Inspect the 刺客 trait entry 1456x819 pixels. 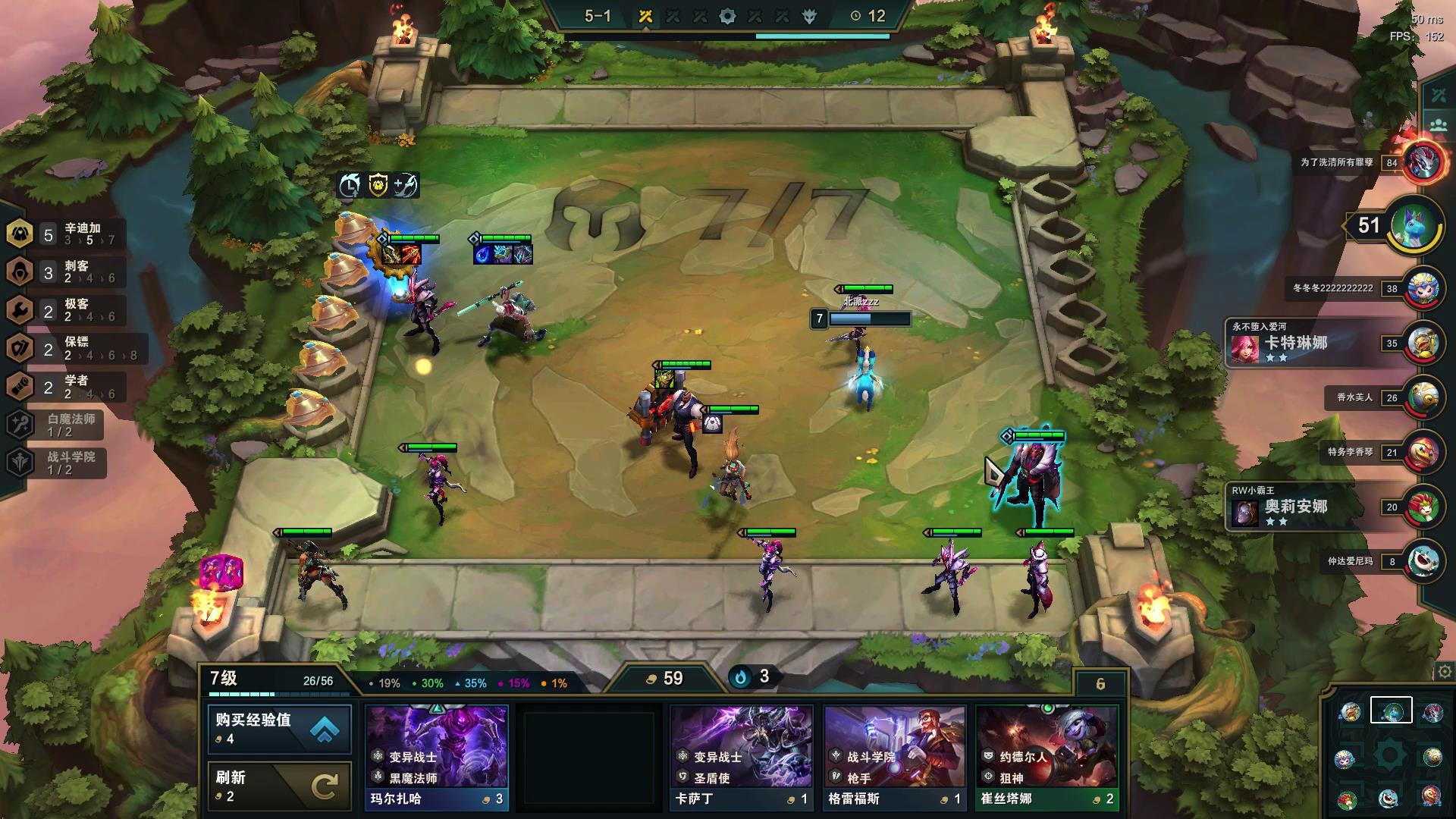(64, 271)
